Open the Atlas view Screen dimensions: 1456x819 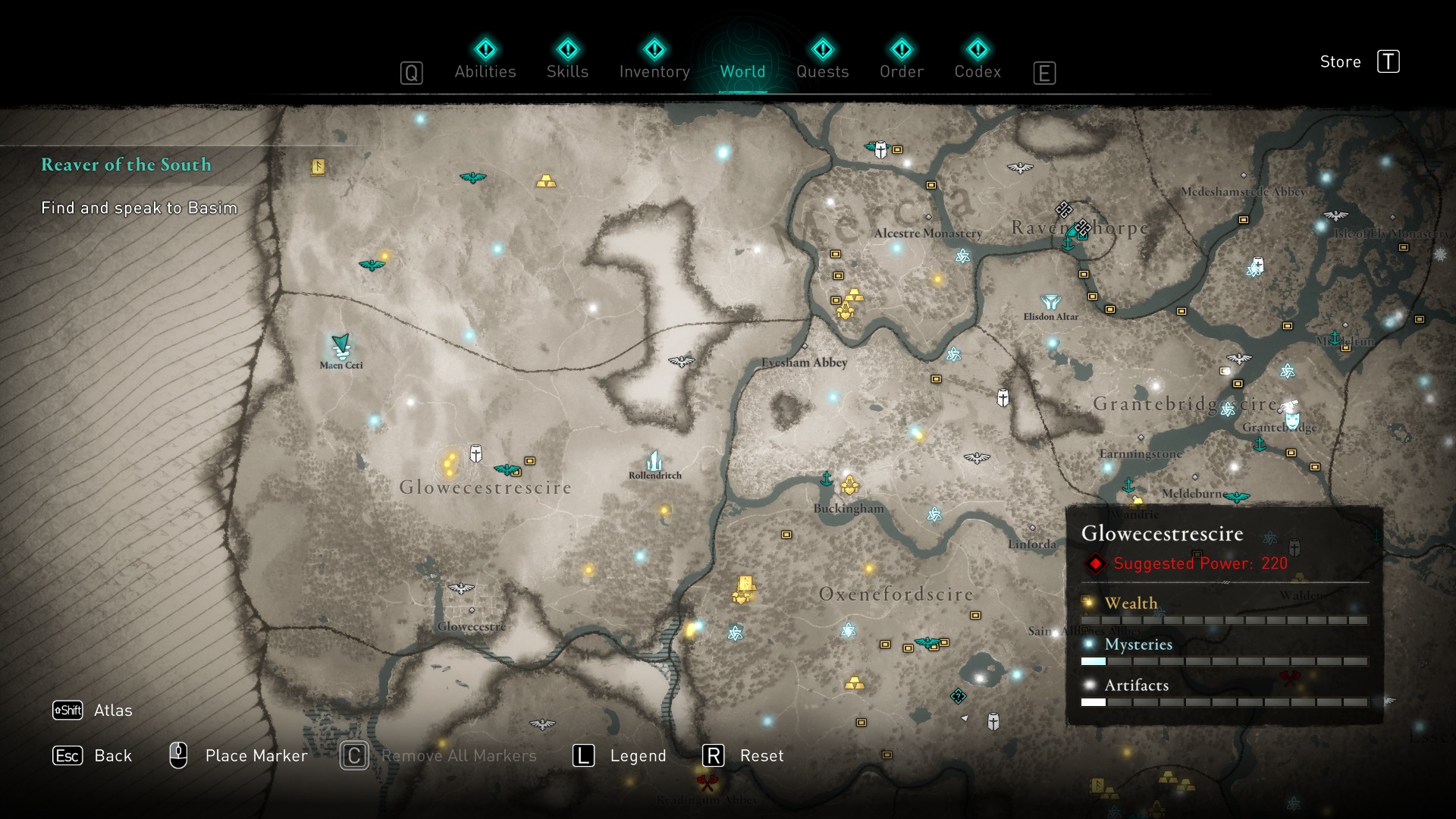click(93, 710)
